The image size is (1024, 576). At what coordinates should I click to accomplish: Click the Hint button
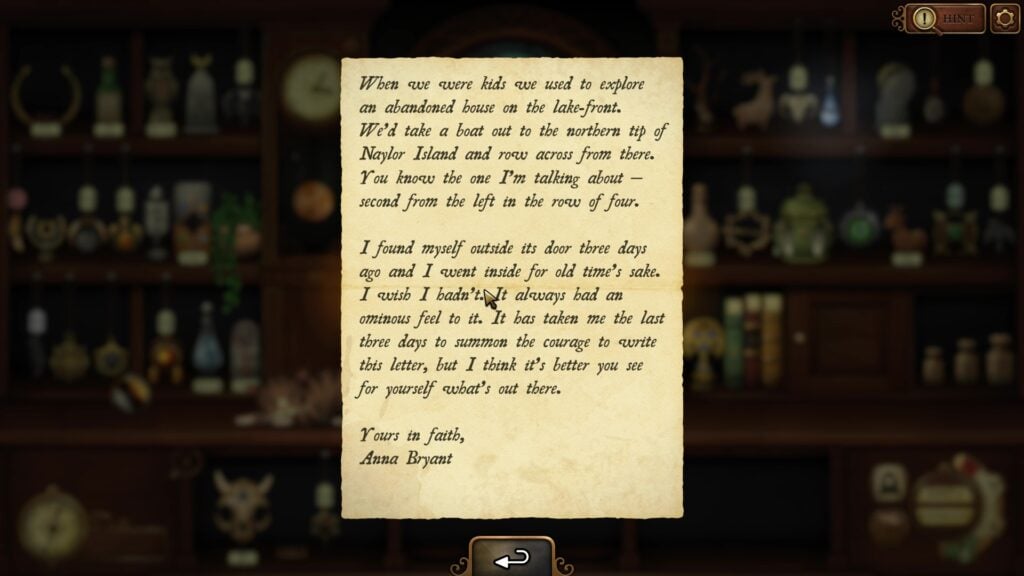click(945, 18)
